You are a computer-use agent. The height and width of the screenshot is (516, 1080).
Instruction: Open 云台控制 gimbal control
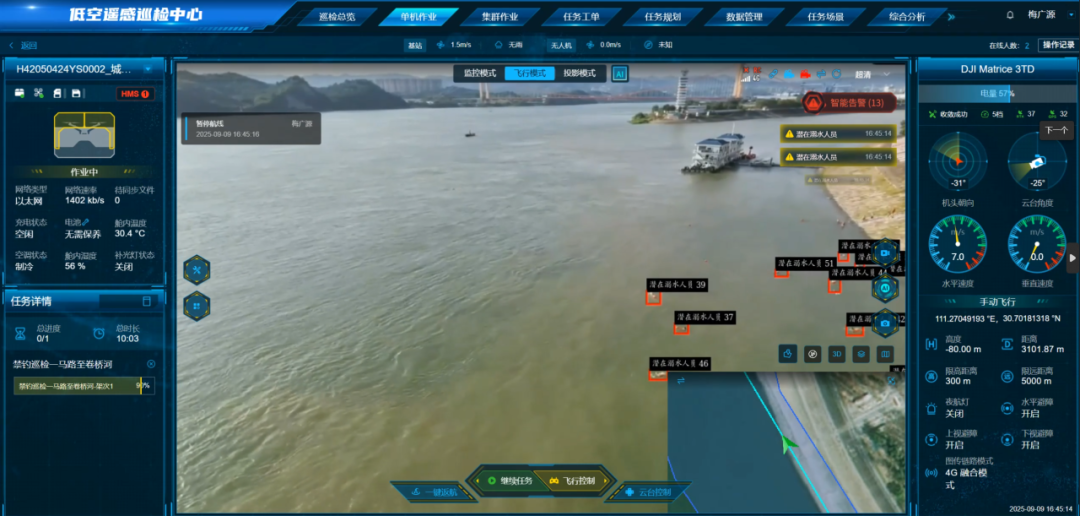pos(647,492)
